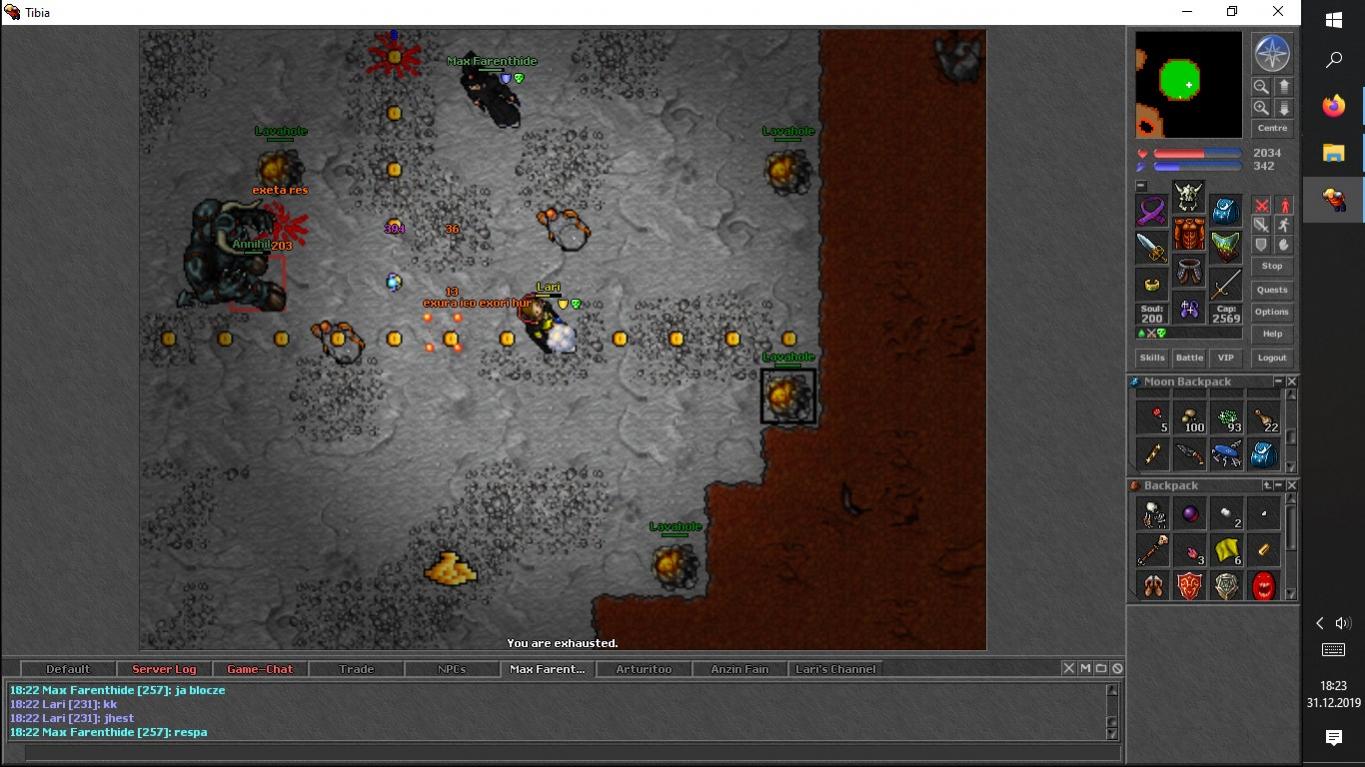
Task: Open the Options menu
Action: tap(1272, 312)
